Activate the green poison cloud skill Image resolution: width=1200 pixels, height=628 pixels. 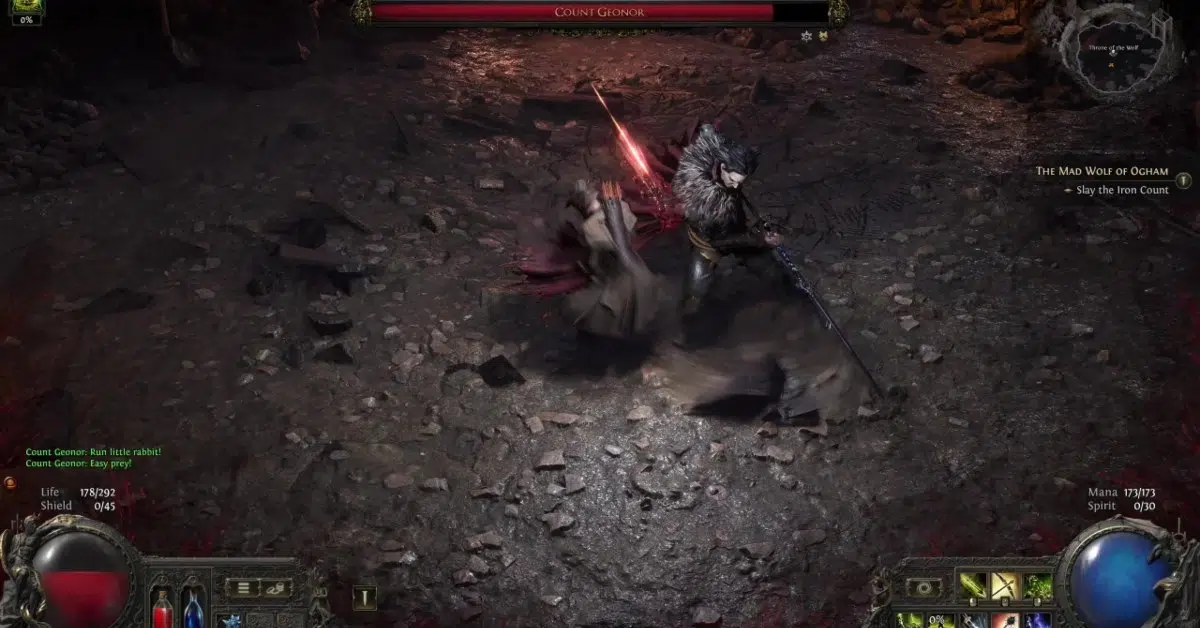pyautogui.click(x=1038, y=586)
